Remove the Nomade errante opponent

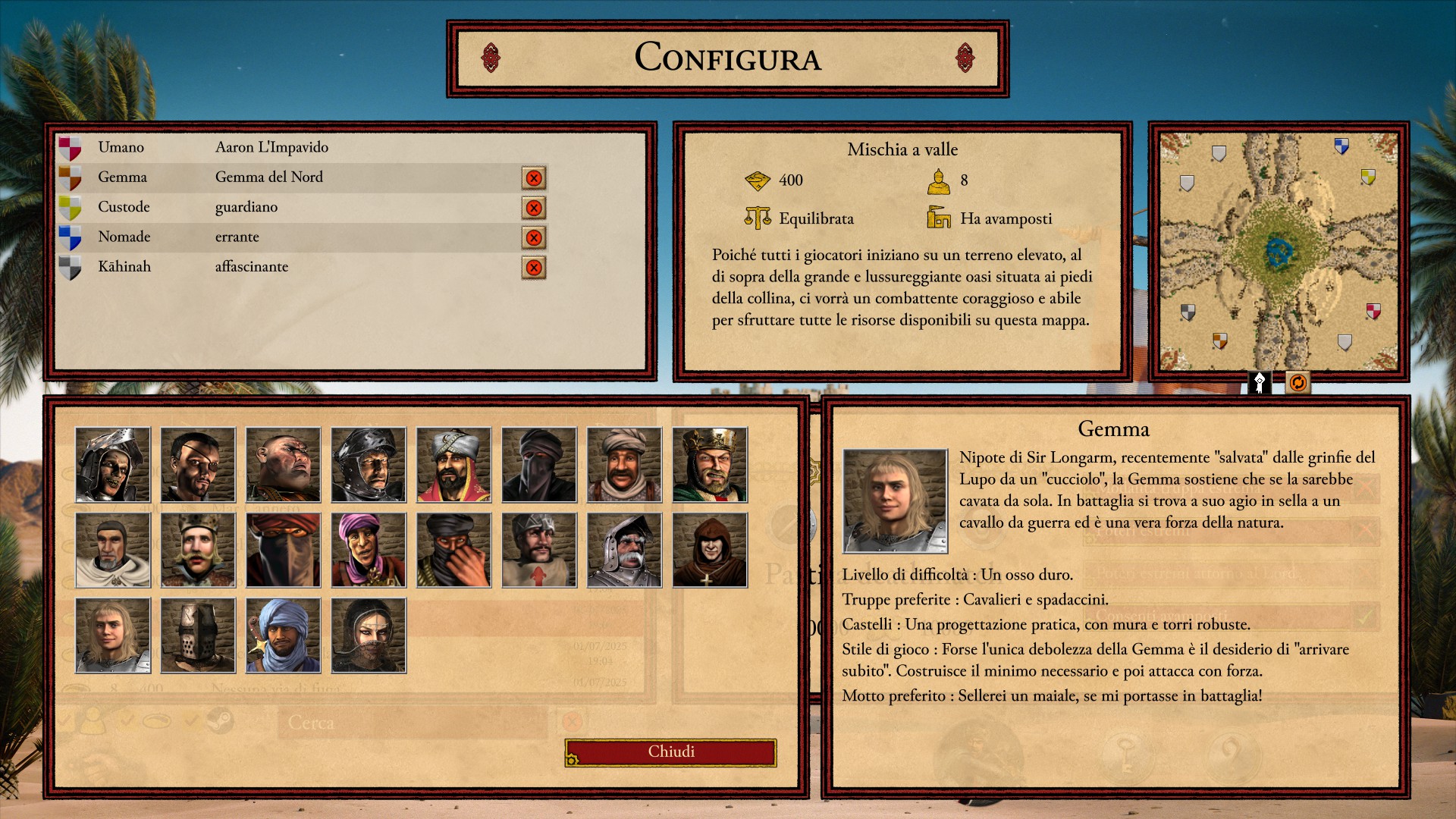[x=534, y=237]
